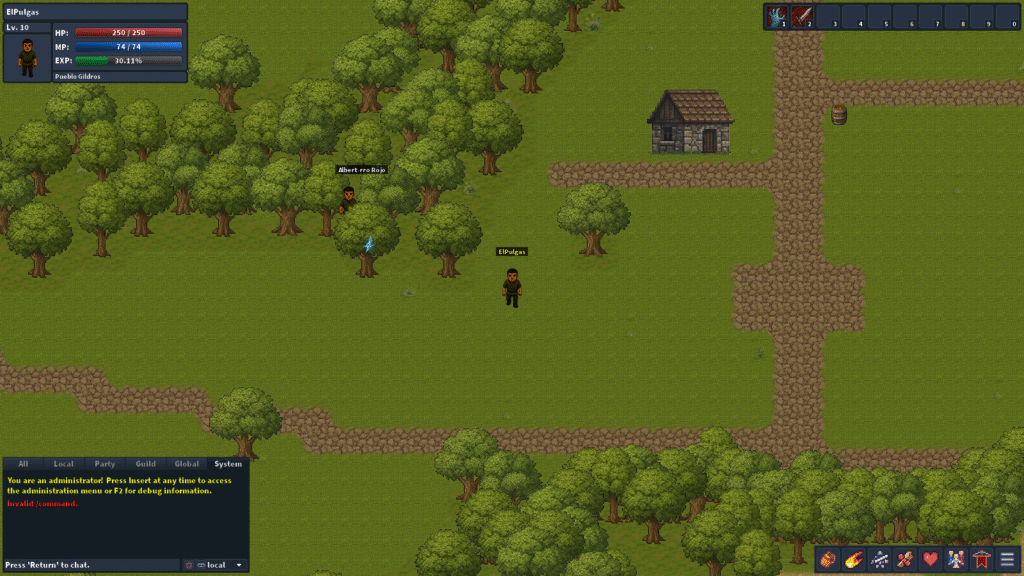Switch to the All chat tab
1024x576 pixels.
pyautogui.click(x=23, y=464)
